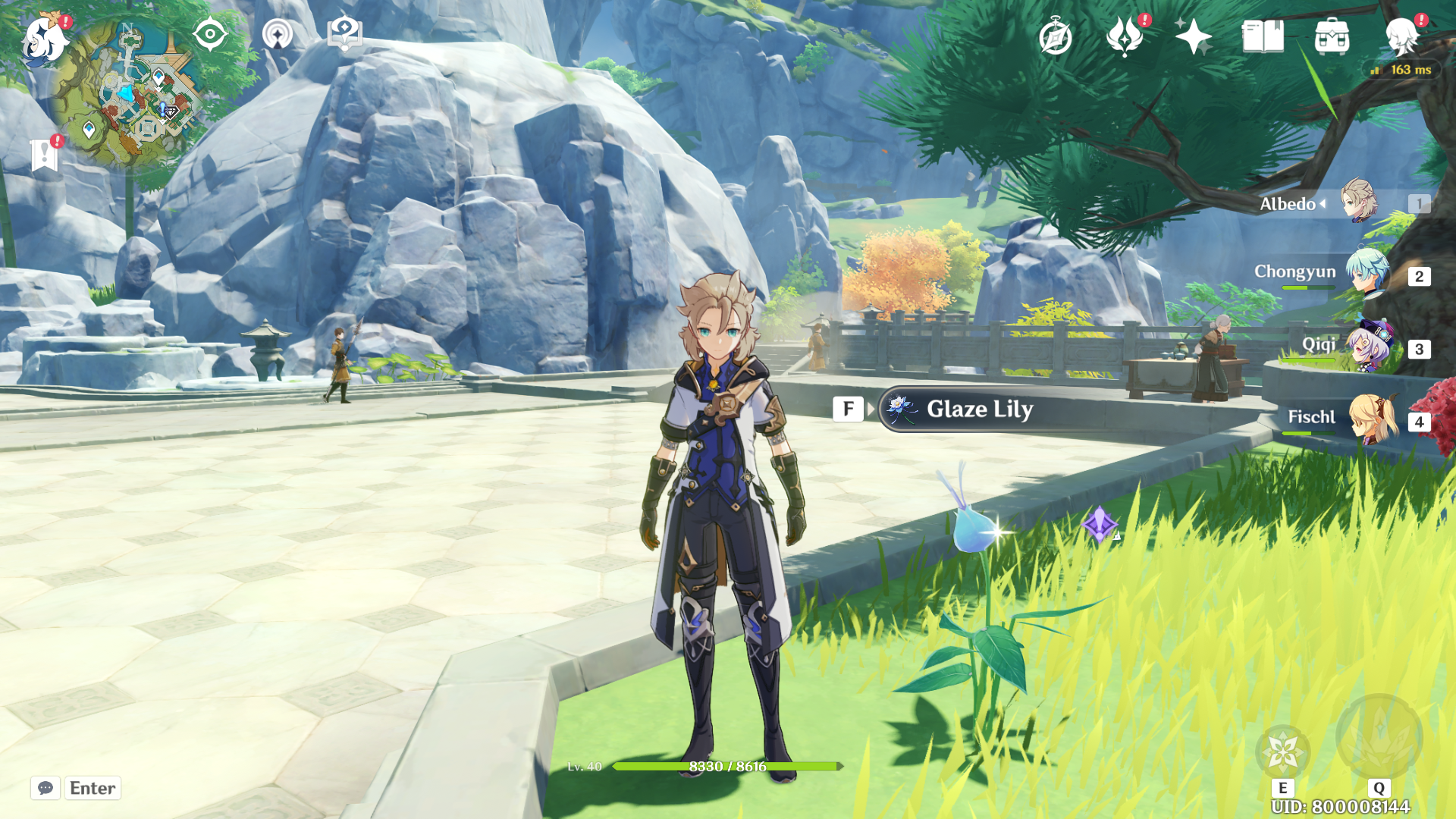Viewport: 1456px width, 819px height.
Task: Open the Battle Pass star icon
Action: (x=1195, y=34)
